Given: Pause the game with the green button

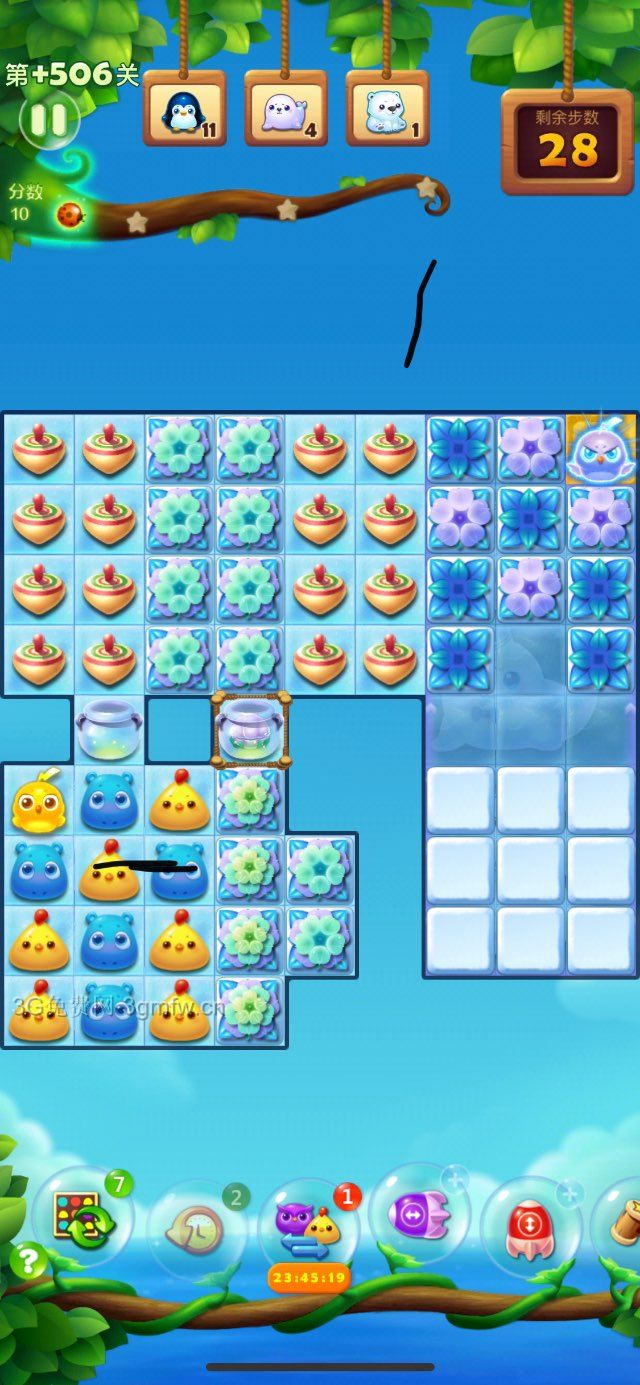Looking at the screenshot, I should tap(48, 121).
